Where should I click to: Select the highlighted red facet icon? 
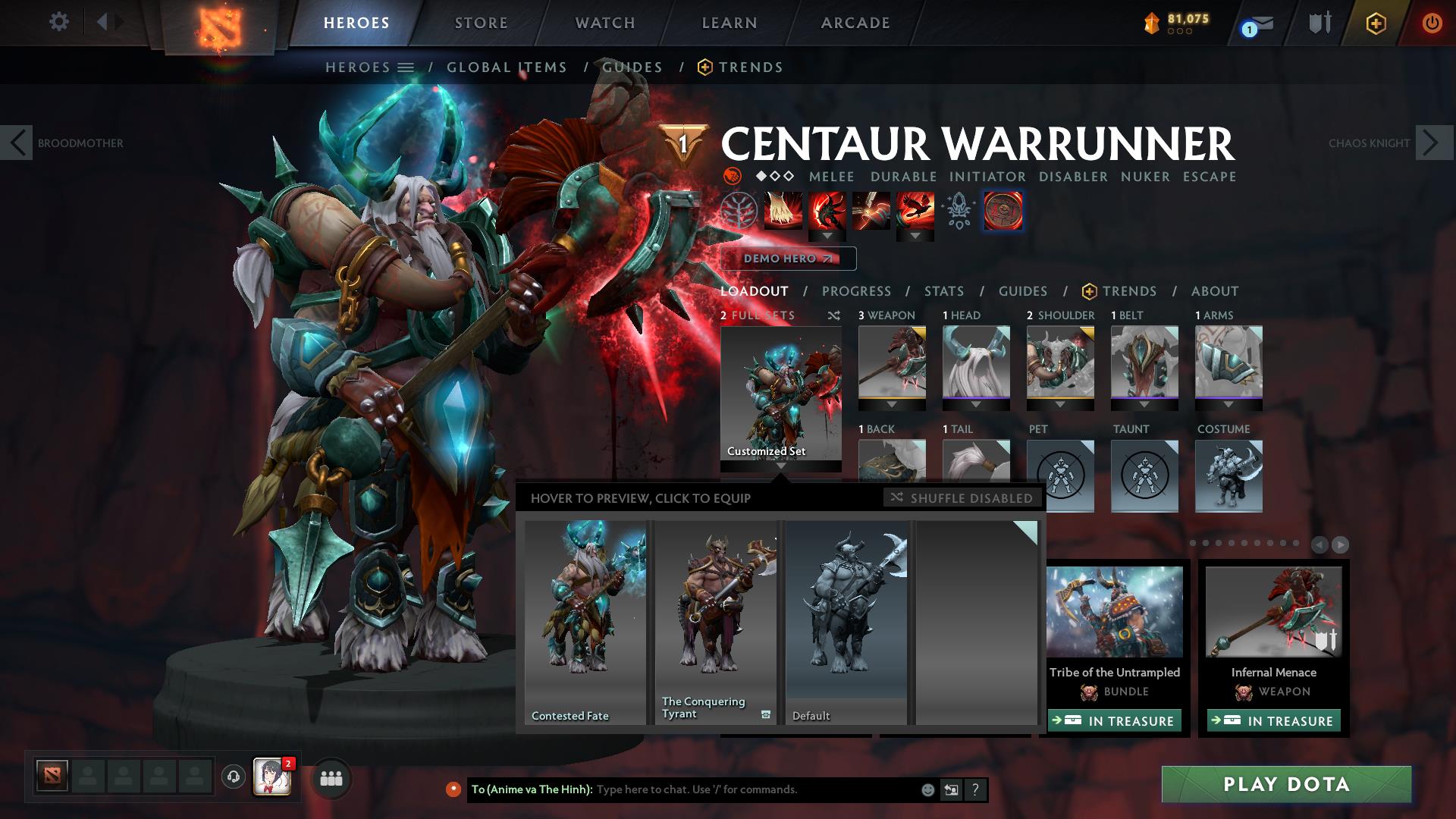pyautogui.click(x=1003, y=212)
